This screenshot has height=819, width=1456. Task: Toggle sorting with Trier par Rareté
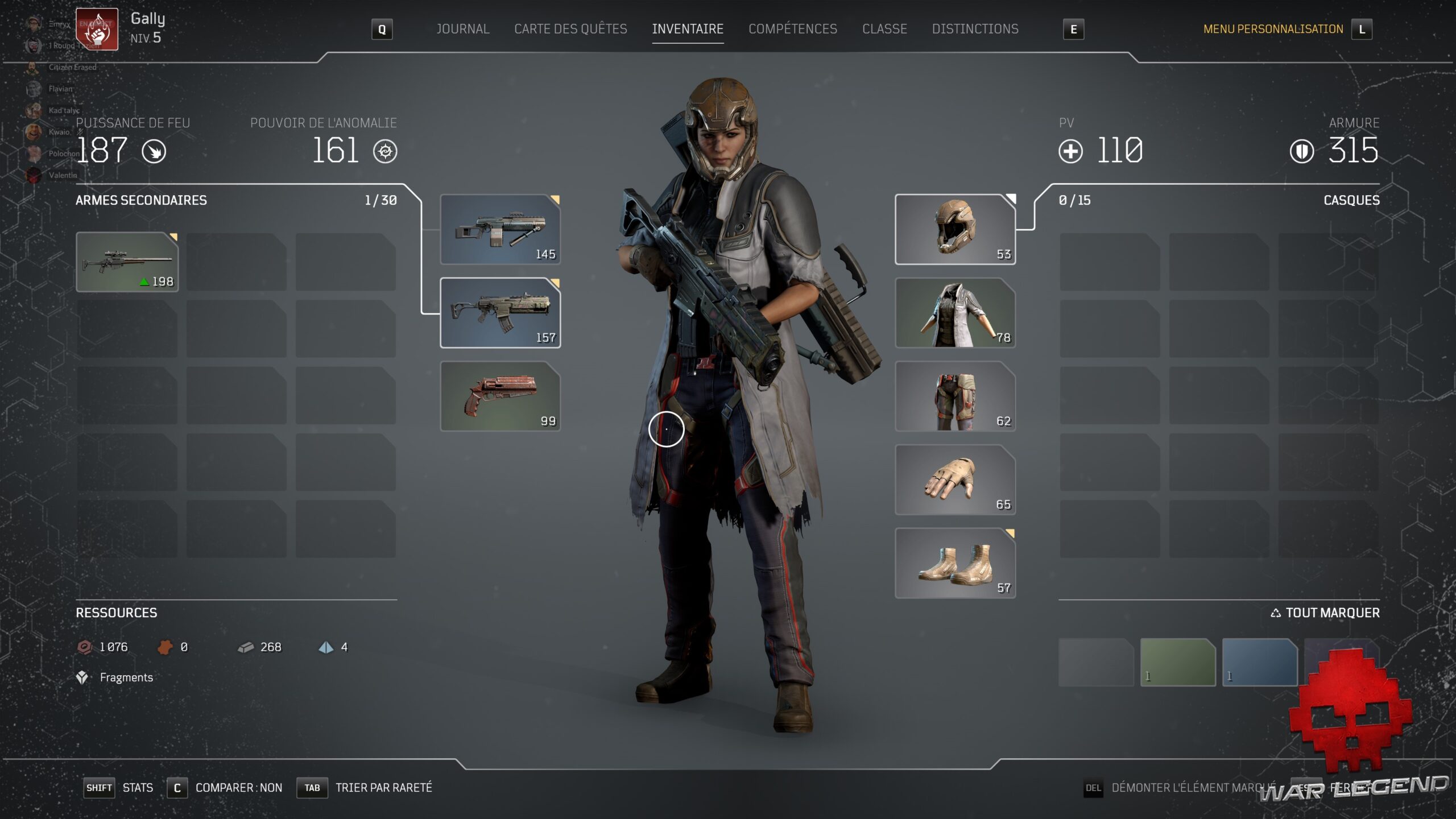[x=383, y=788]
